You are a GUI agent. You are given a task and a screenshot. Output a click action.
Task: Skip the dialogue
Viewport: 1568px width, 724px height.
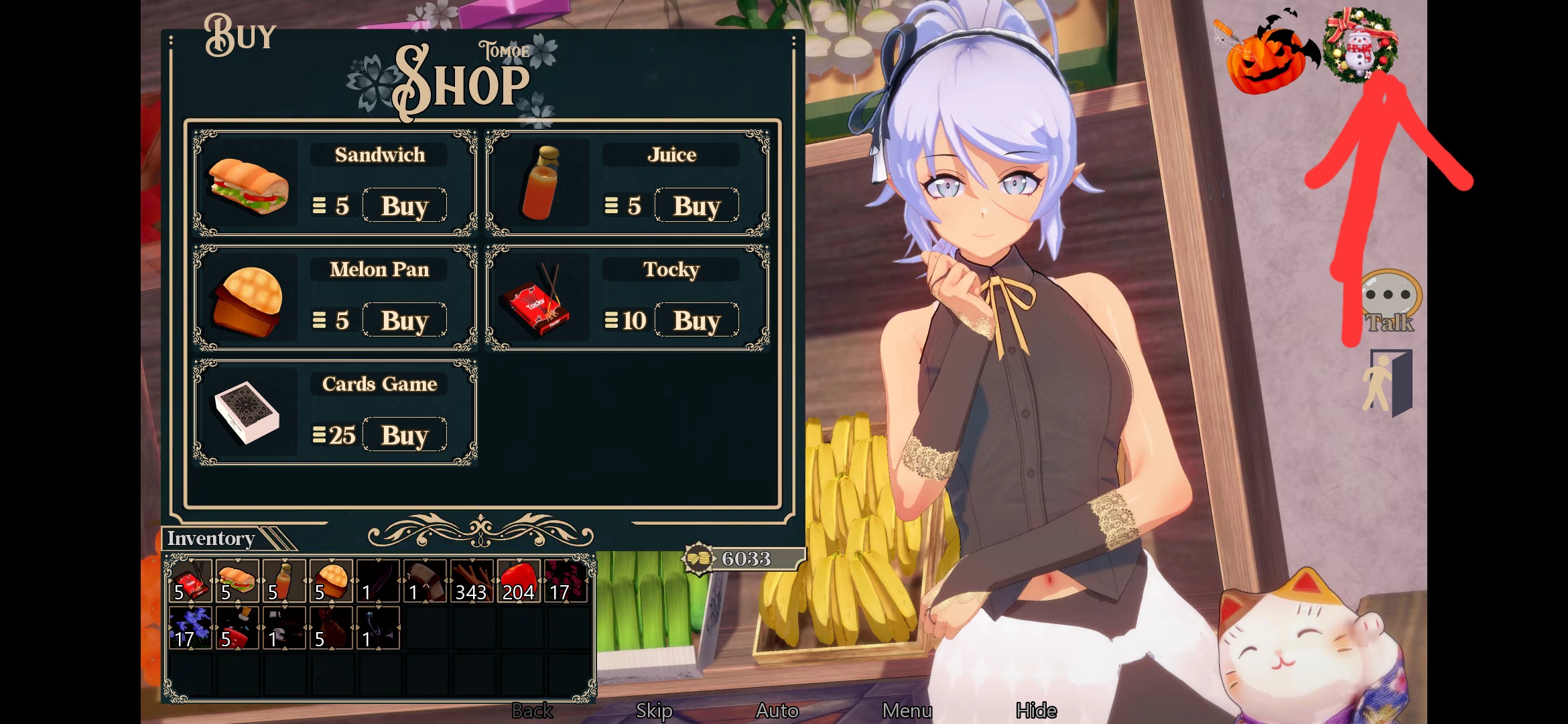pos(654,711)
